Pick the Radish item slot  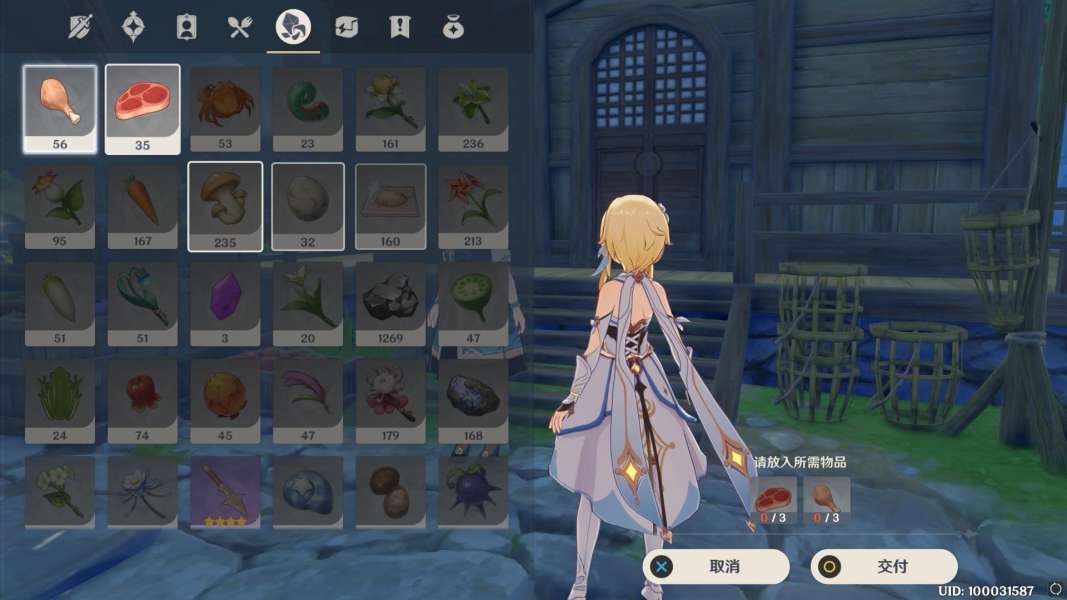click(x=60, y=304)
